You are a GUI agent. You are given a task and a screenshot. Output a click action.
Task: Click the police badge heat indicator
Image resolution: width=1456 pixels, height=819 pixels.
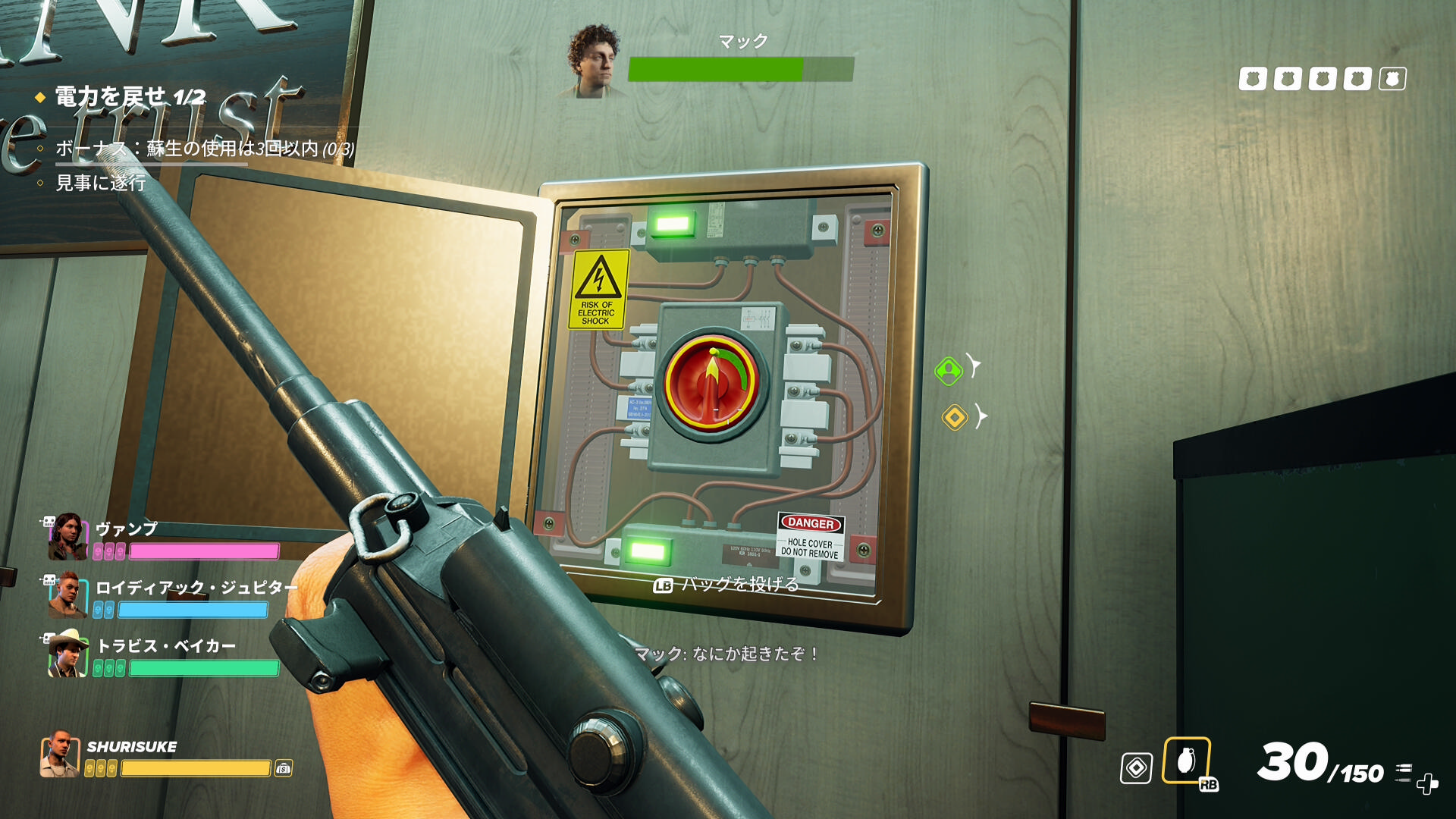pos(1322,79)
